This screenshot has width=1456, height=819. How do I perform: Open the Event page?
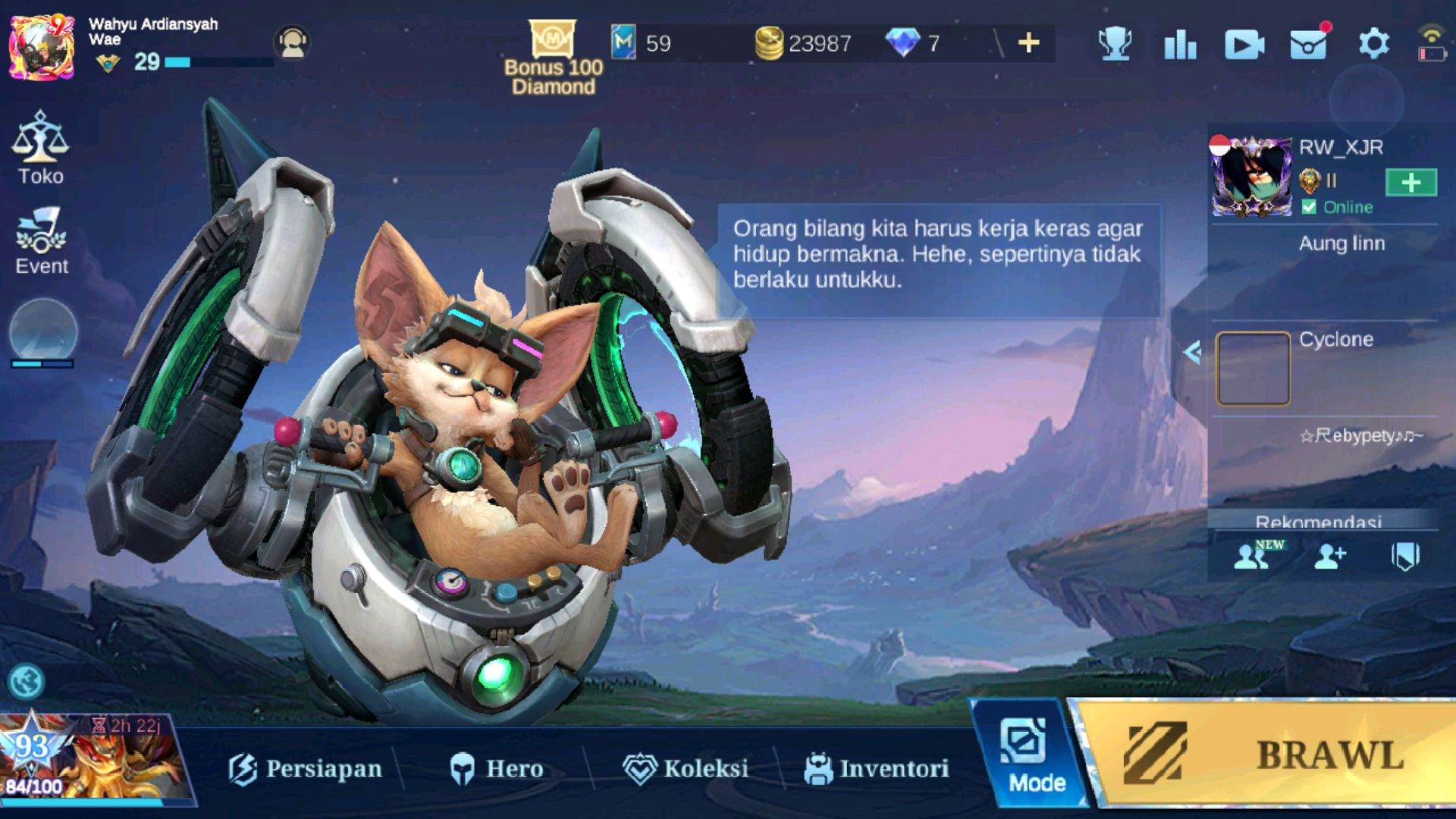click(x=41, y=241)
